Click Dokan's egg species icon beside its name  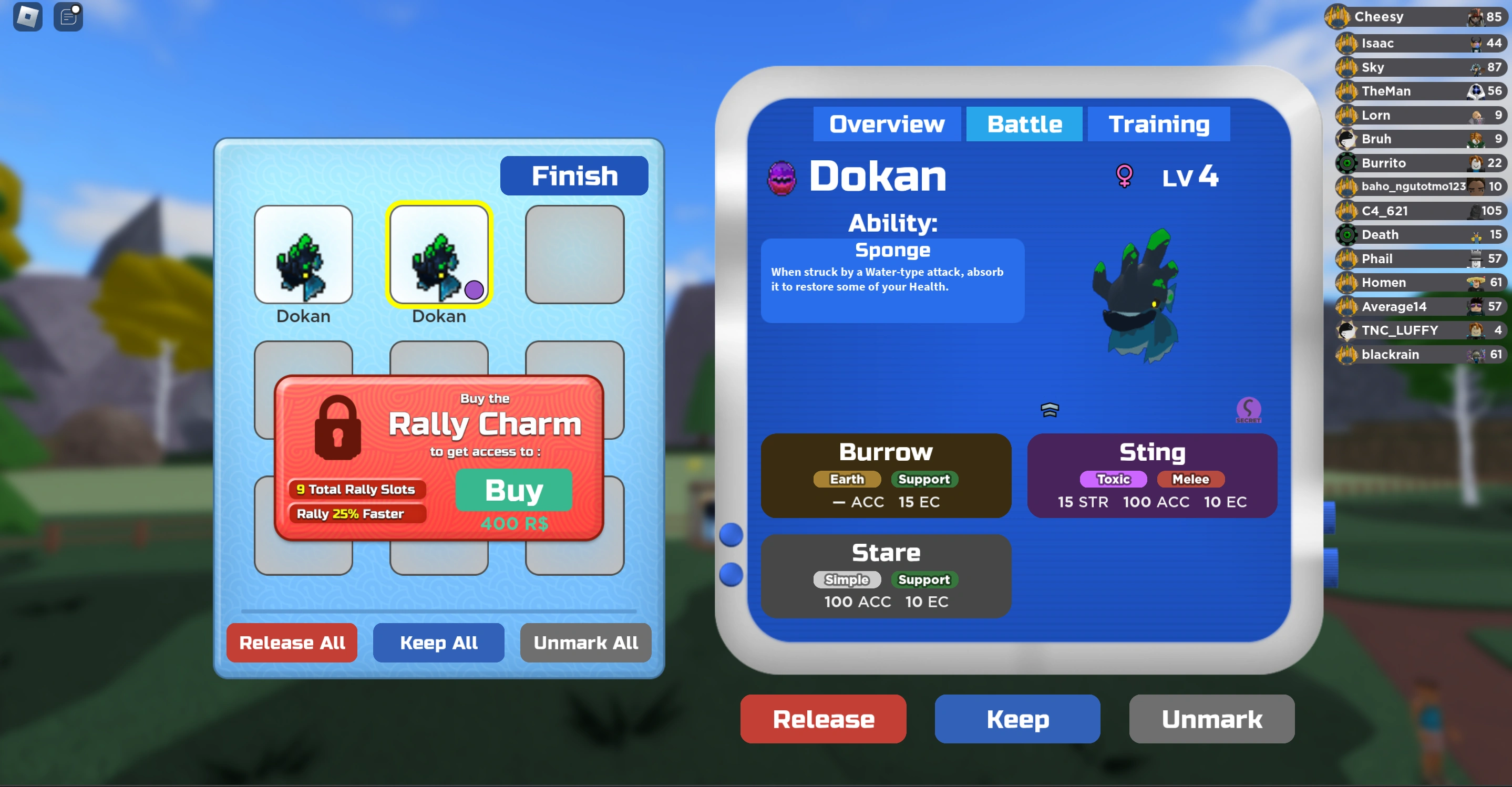click(x=782, y=177)
